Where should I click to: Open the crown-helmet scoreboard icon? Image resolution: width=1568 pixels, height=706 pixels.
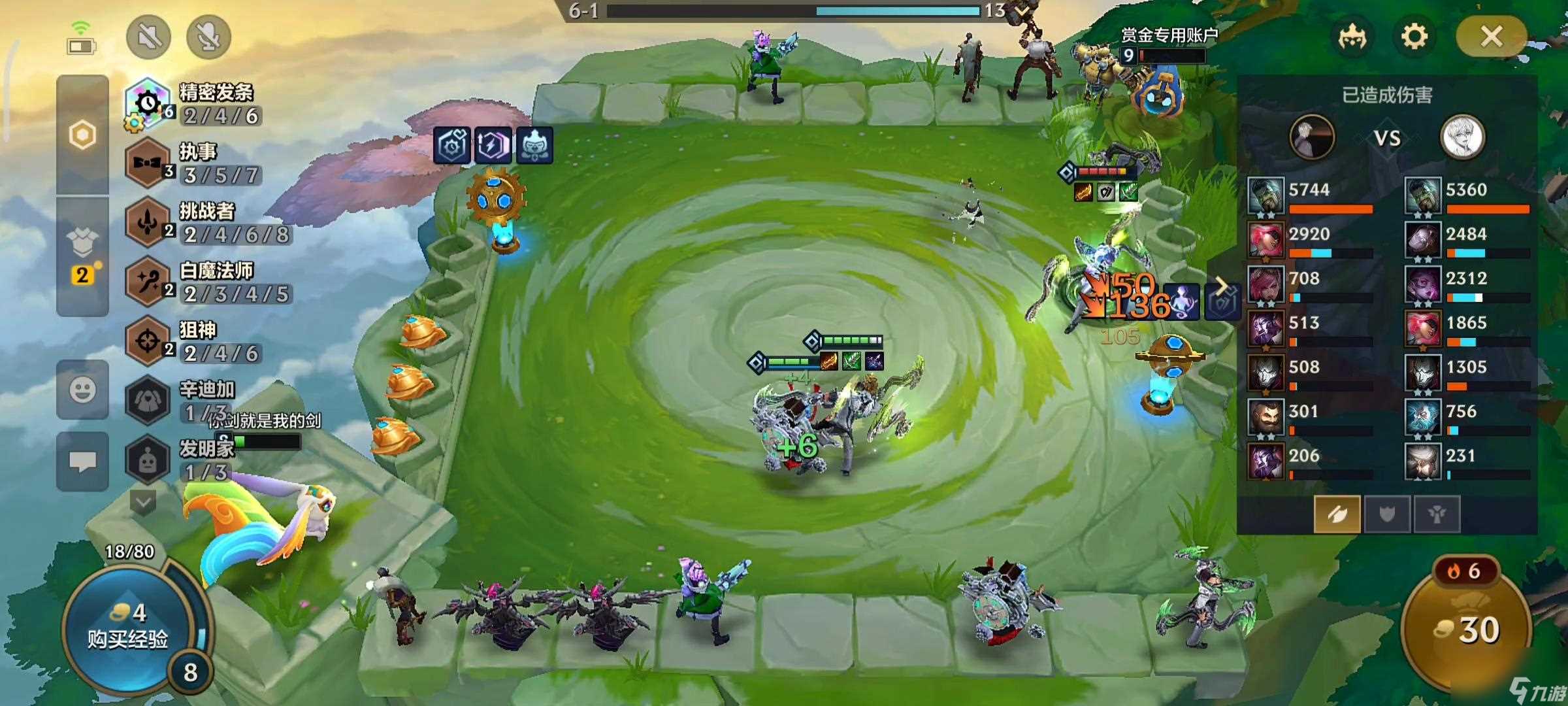tap(1352, 37)
